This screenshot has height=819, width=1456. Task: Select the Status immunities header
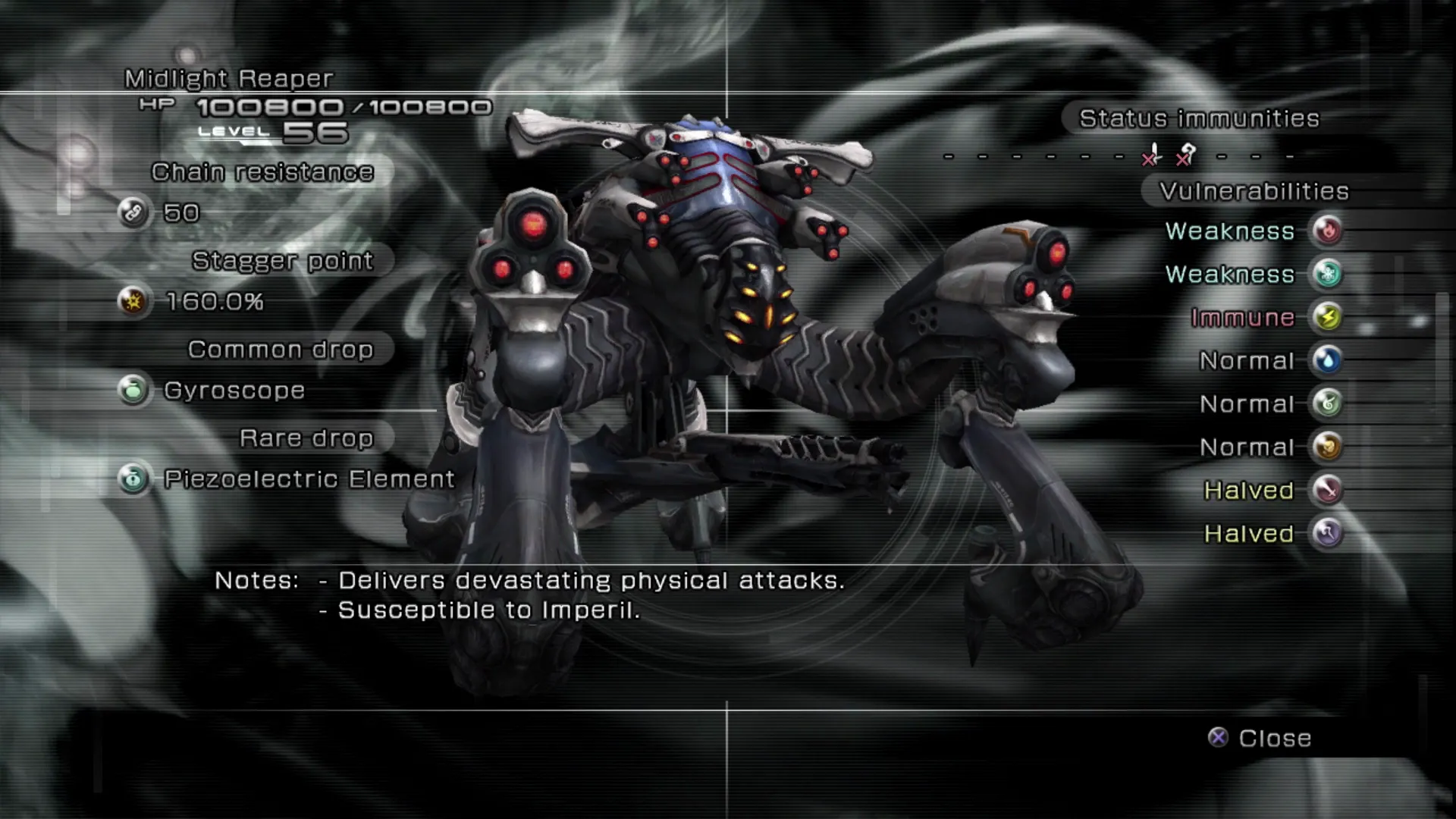pyautogui.click(x=1199, y=119)
